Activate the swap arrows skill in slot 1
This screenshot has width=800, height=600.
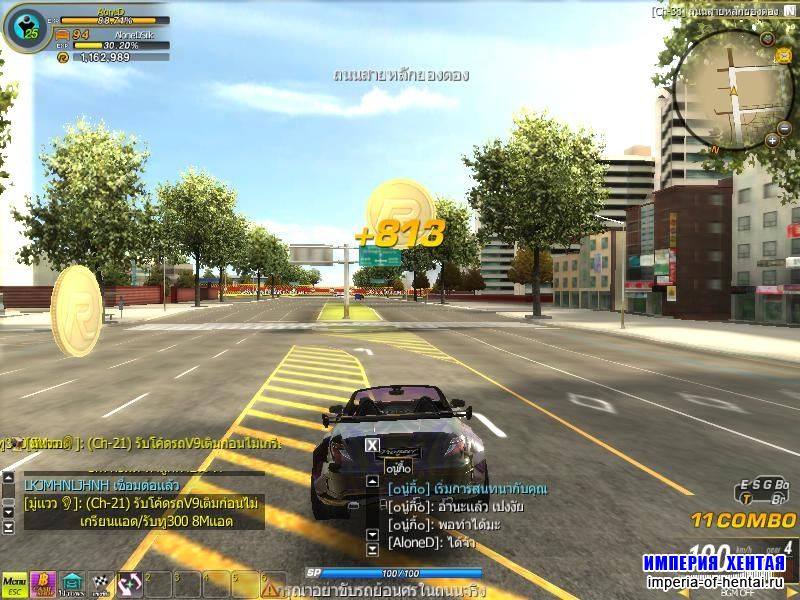click(129, 582)
